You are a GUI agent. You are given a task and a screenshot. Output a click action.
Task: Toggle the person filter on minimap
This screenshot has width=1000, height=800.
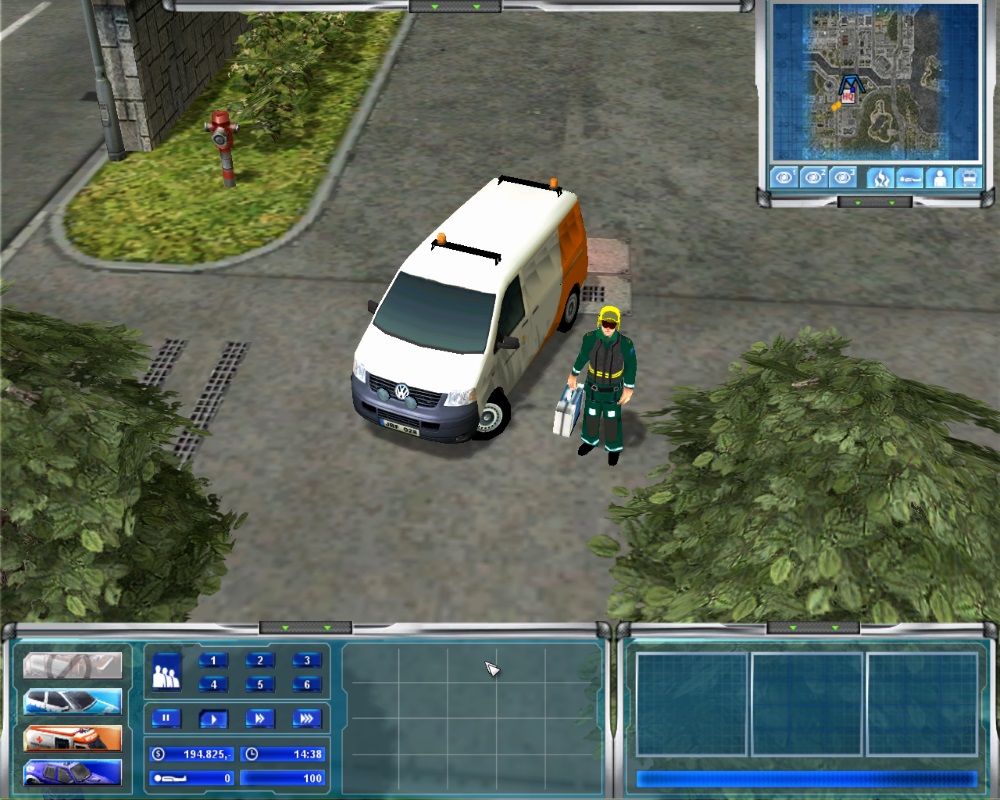(x=939, y=178)
